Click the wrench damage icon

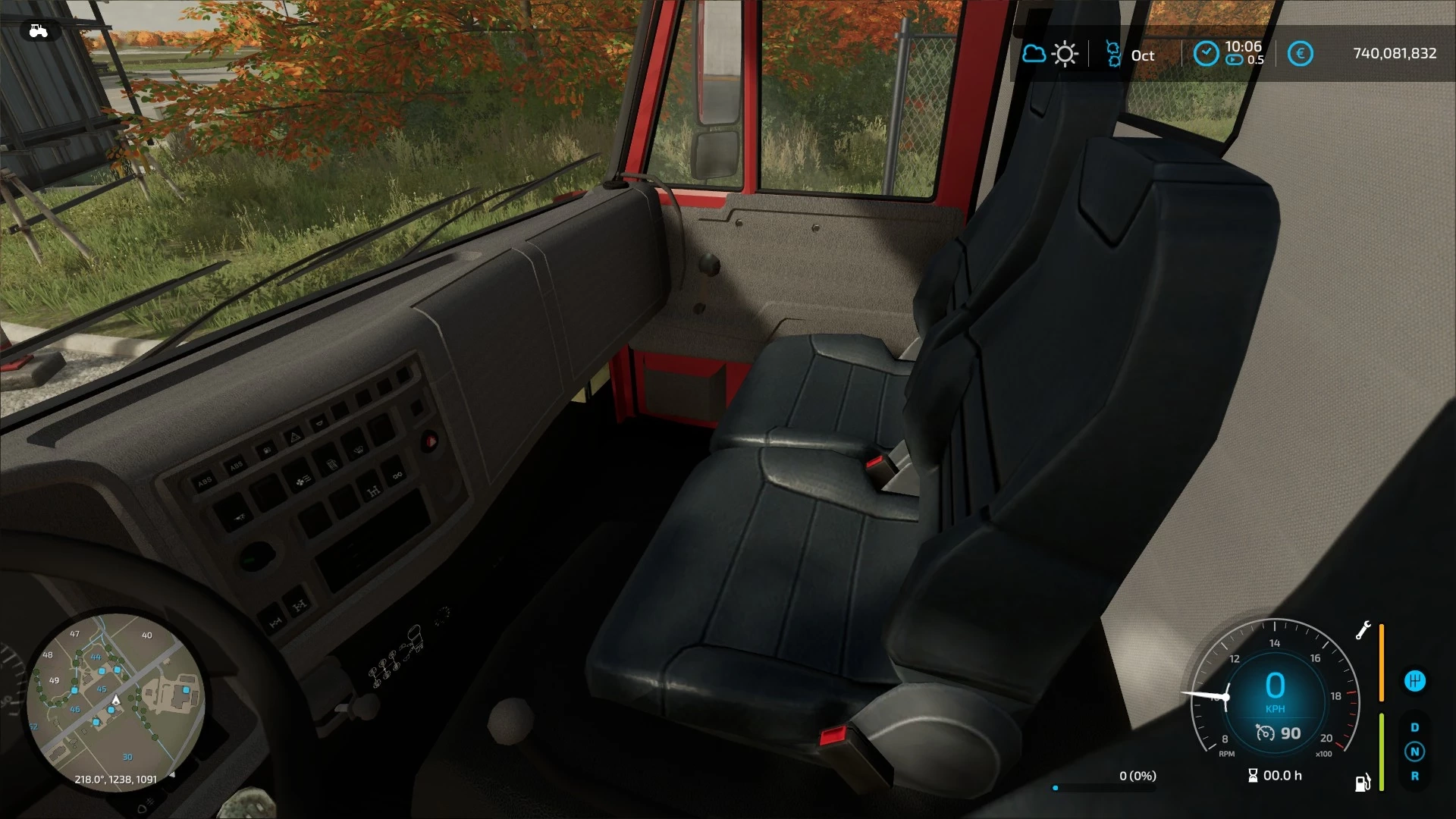click(x=1363, y=631)
